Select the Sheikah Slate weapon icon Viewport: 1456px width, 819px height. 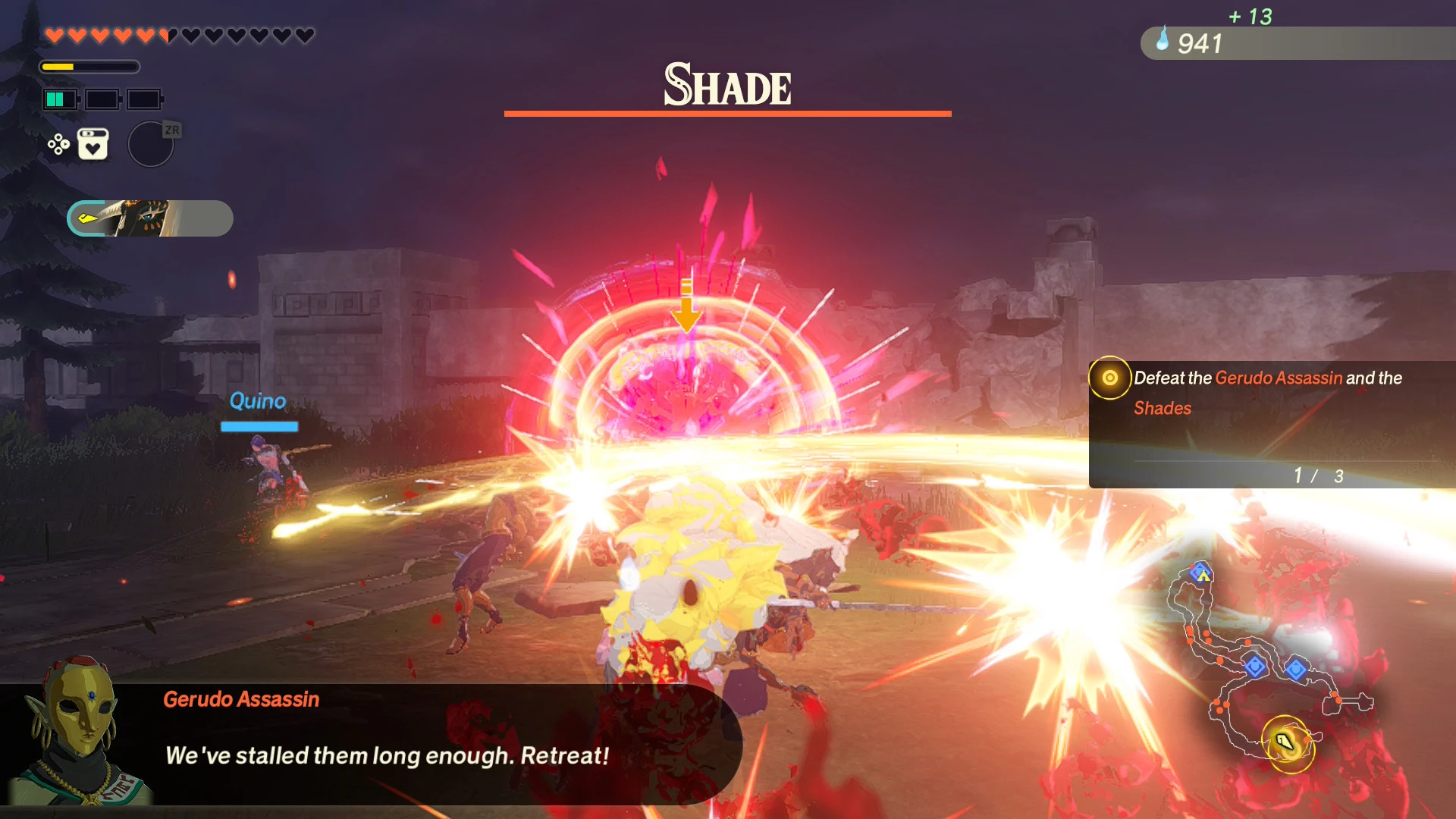[149, 218]
